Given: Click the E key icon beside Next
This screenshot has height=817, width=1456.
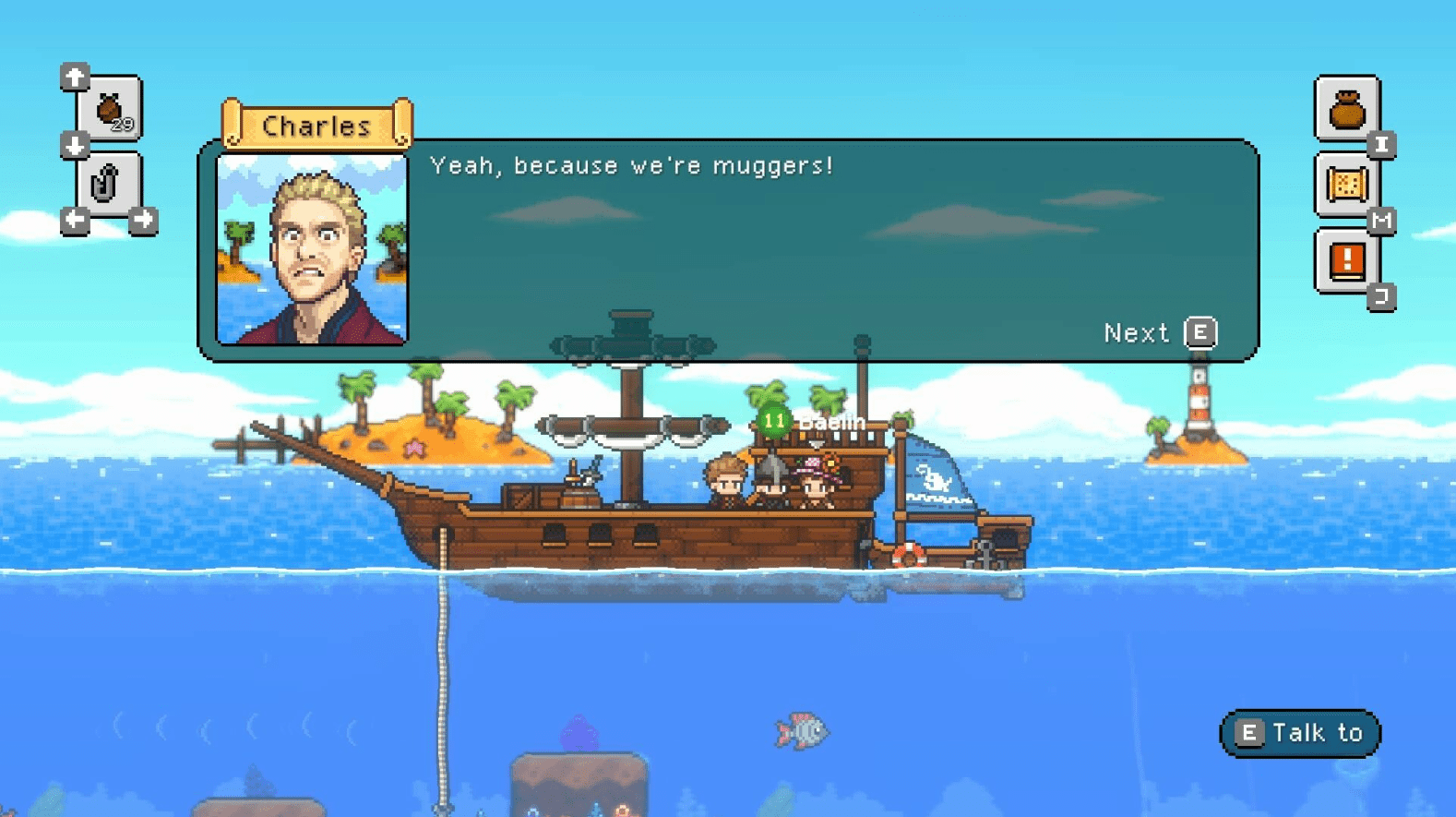Looking at the screenshot, I should coord(1200,332).
